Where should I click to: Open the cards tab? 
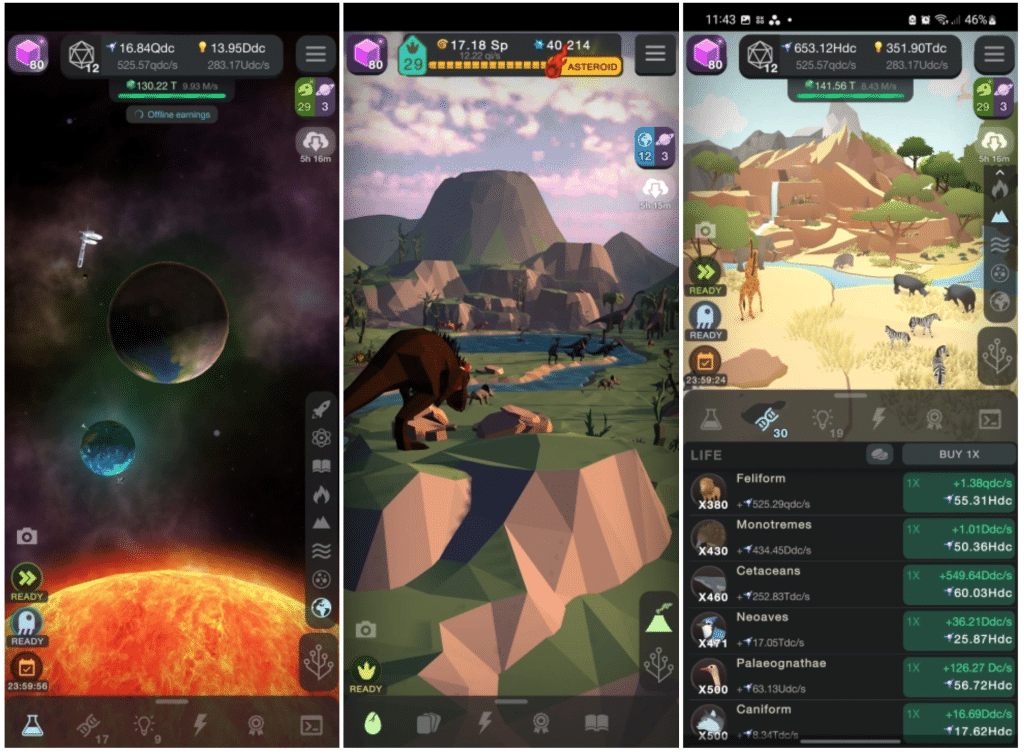coord(427,722)
